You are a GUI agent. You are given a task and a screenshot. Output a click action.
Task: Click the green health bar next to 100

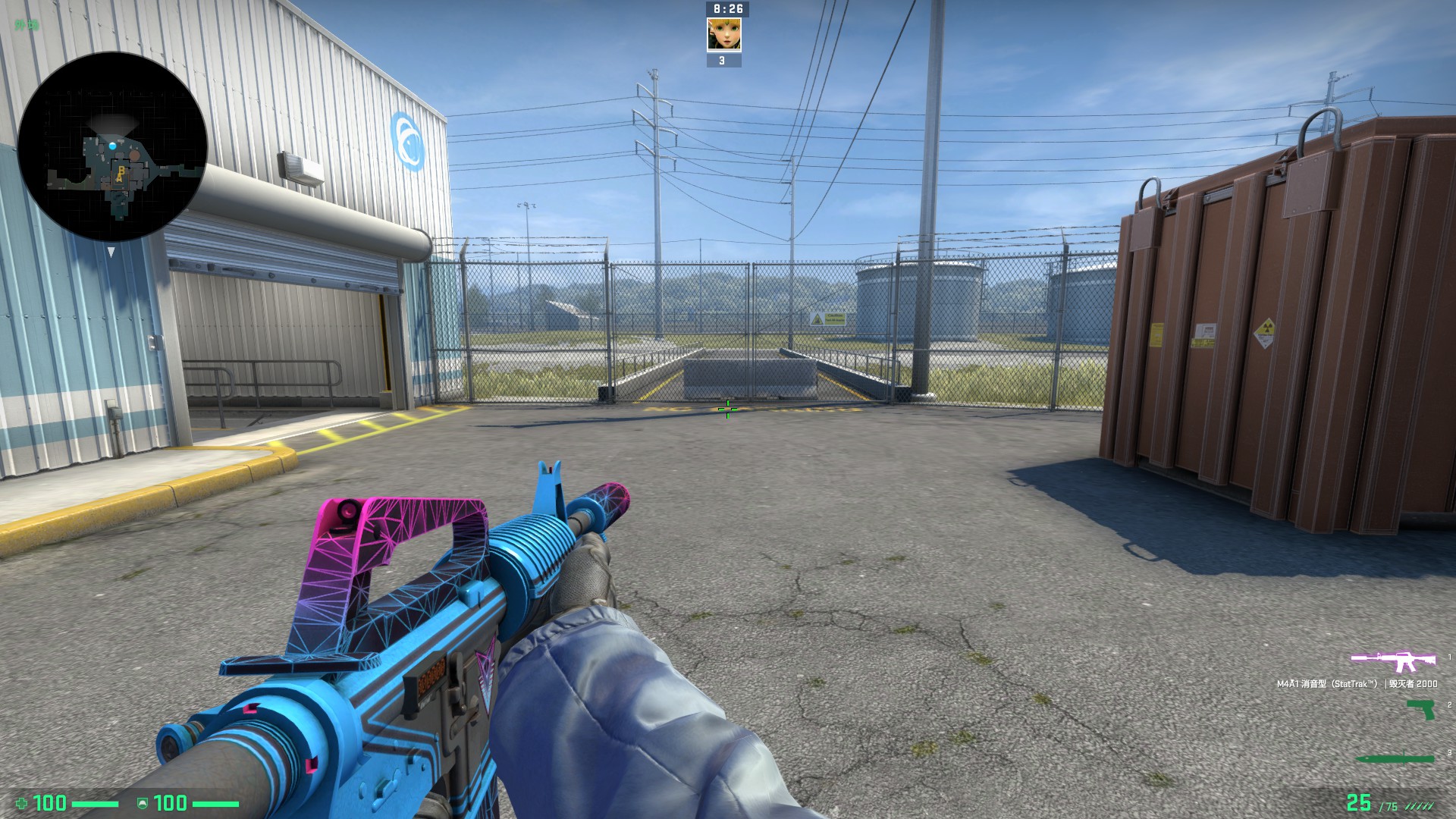[95, 802]
